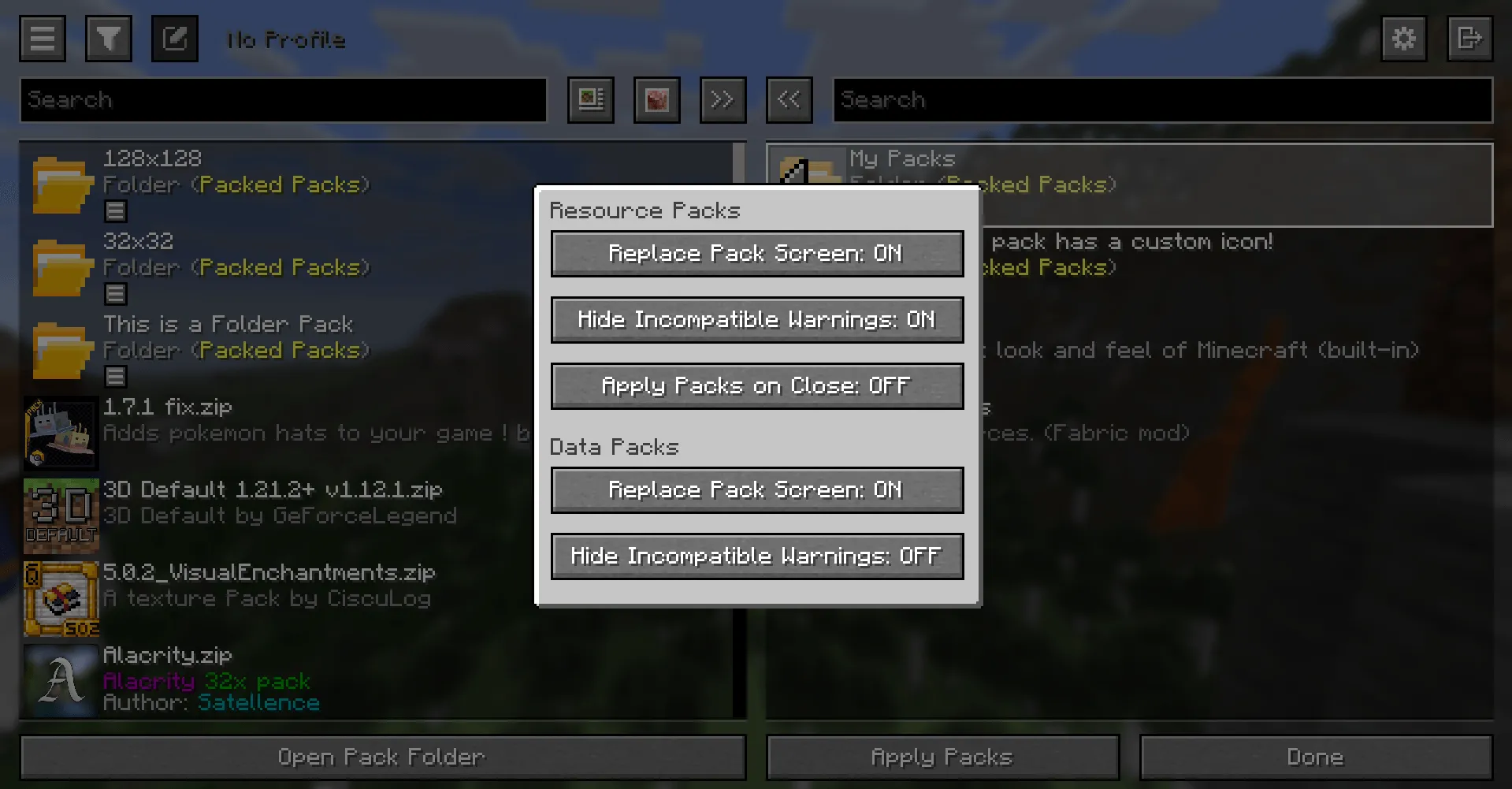The width and height of the screenshot is (1512, 789).
Task: Open This is a Folder Pack folder
Action: click(x=115, y=377)
